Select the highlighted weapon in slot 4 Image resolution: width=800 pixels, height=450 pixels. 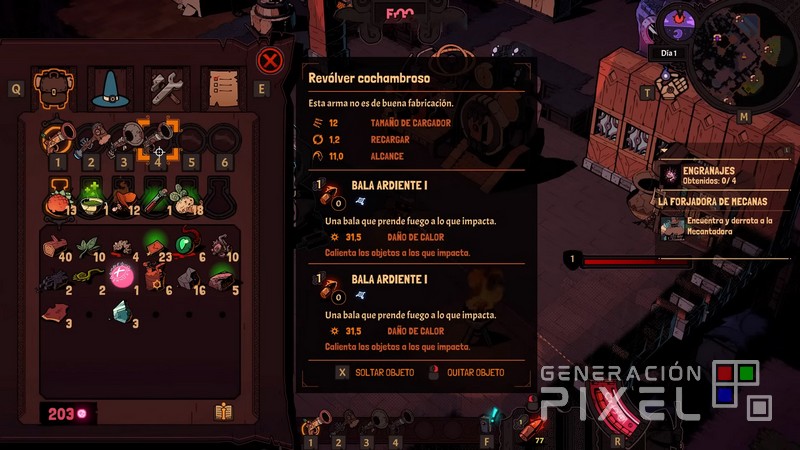(x=157, y=137)
